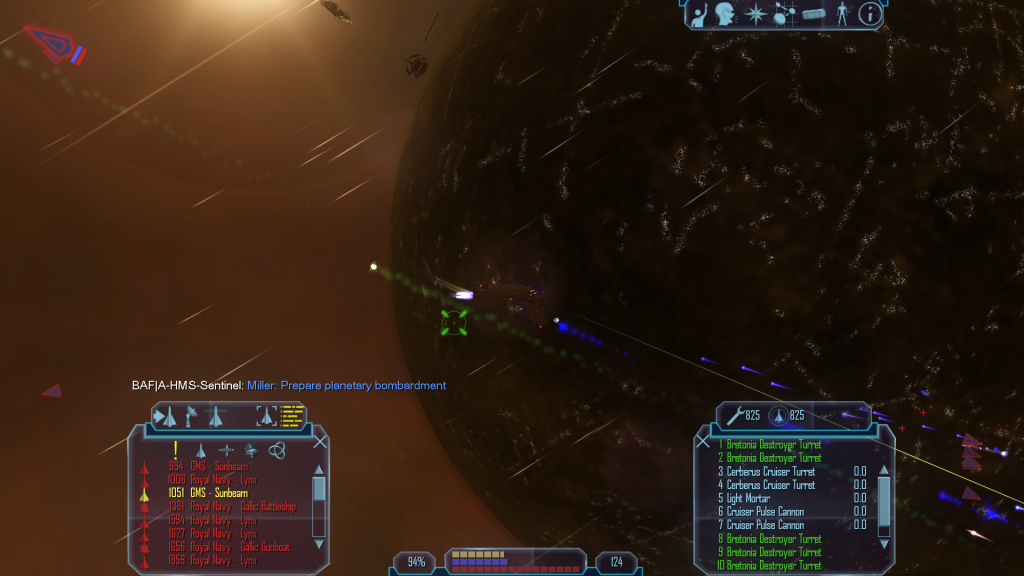
Task: Open the request trade waving-person icon
Action: [x=700, y=14]
